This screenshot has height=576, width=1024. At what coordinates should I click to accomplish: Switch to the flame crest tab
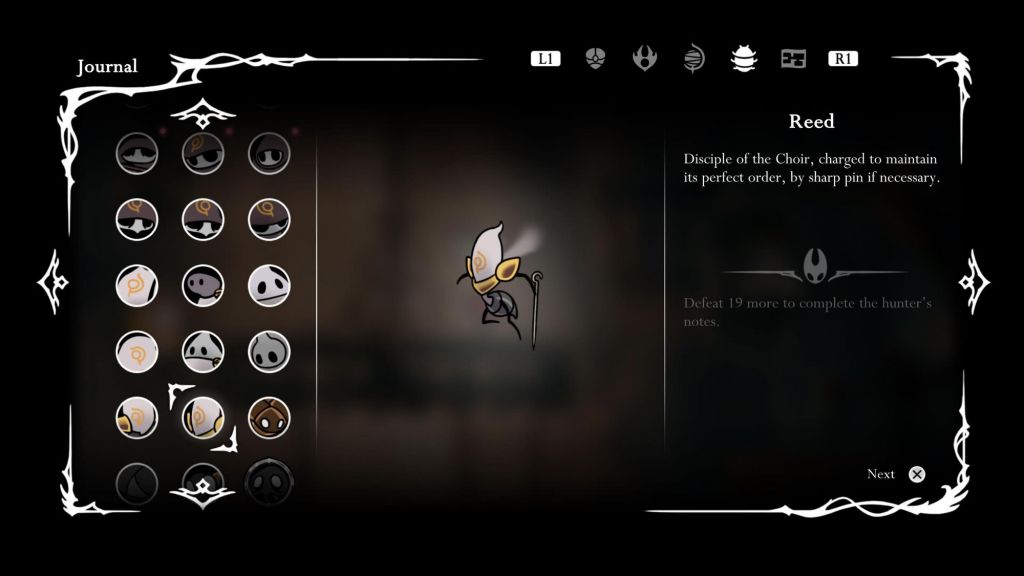point(645,58)
